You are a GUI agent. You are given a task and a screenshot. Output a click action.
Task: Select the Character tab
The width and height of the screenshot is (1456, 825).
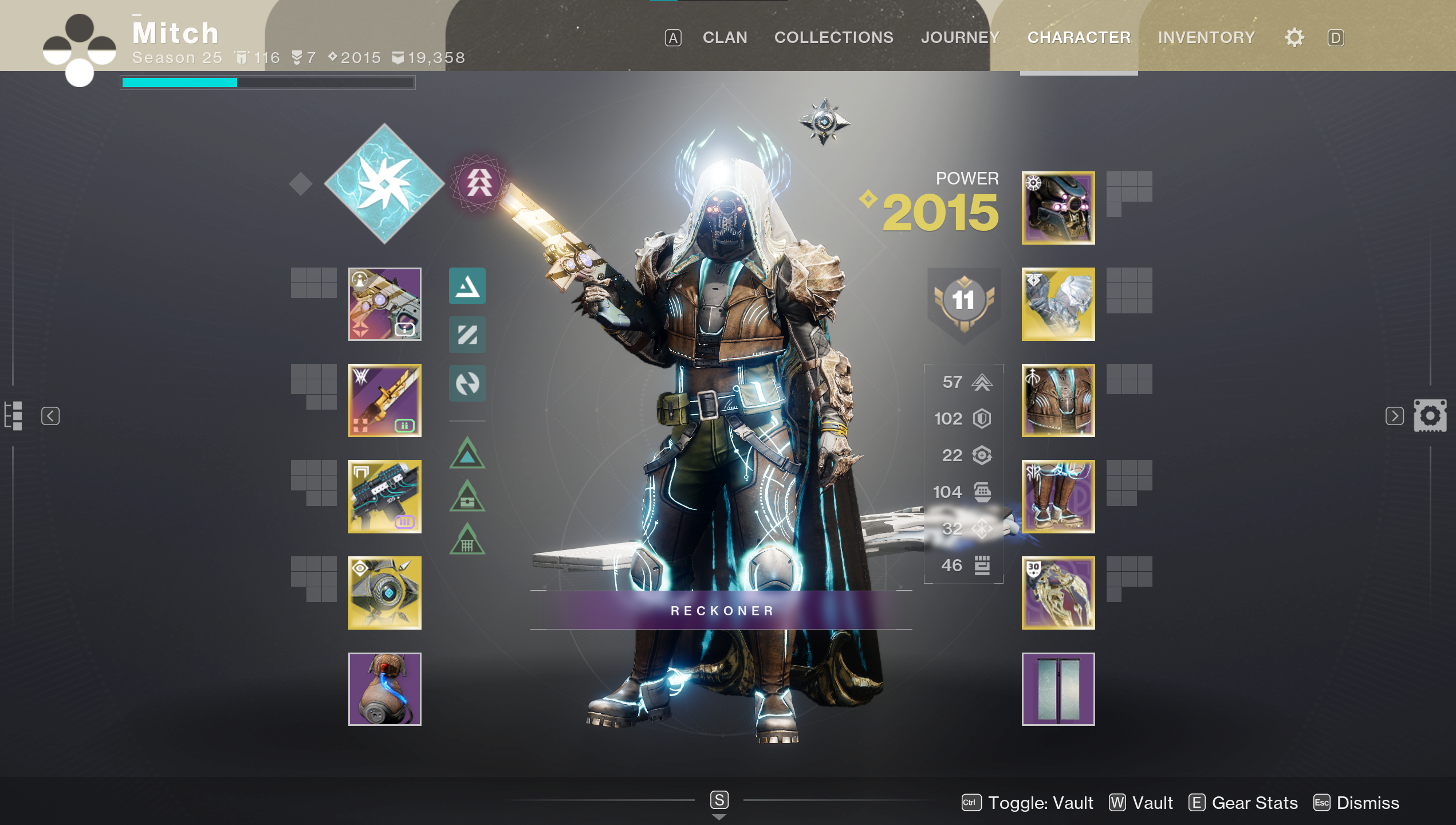(x=1079, y=38)
